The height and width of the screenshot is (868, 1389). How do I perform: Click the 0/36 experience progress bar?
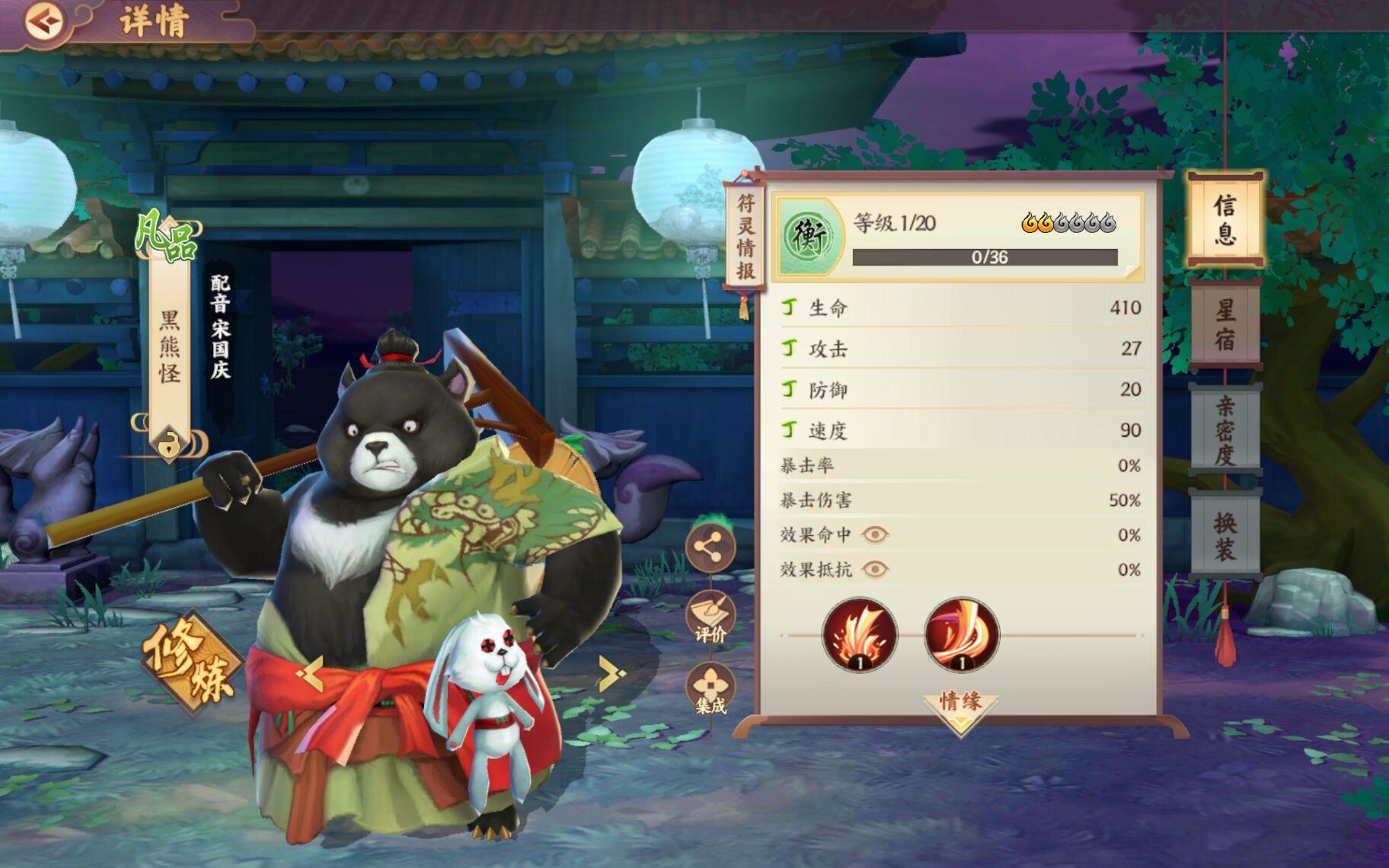tap(985, 257)
